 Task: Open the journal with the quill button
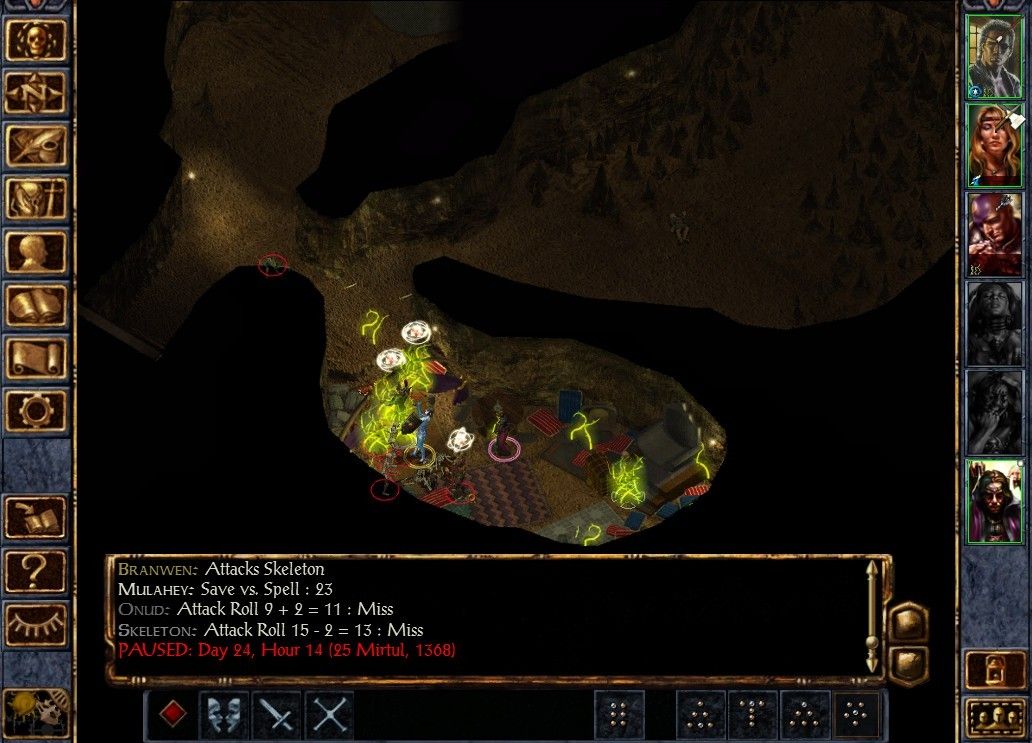coord(37,146)
